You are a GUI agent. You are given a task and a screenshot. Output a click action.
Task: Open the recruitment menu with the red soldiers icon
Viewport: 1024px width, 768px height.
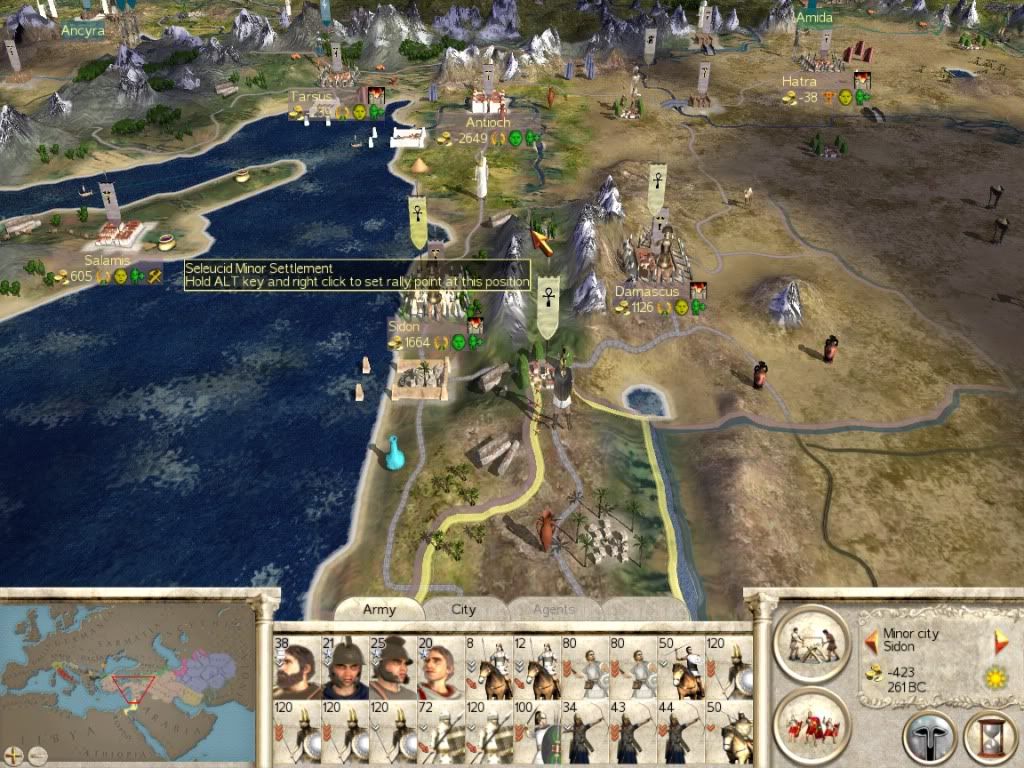pos(811,725)
